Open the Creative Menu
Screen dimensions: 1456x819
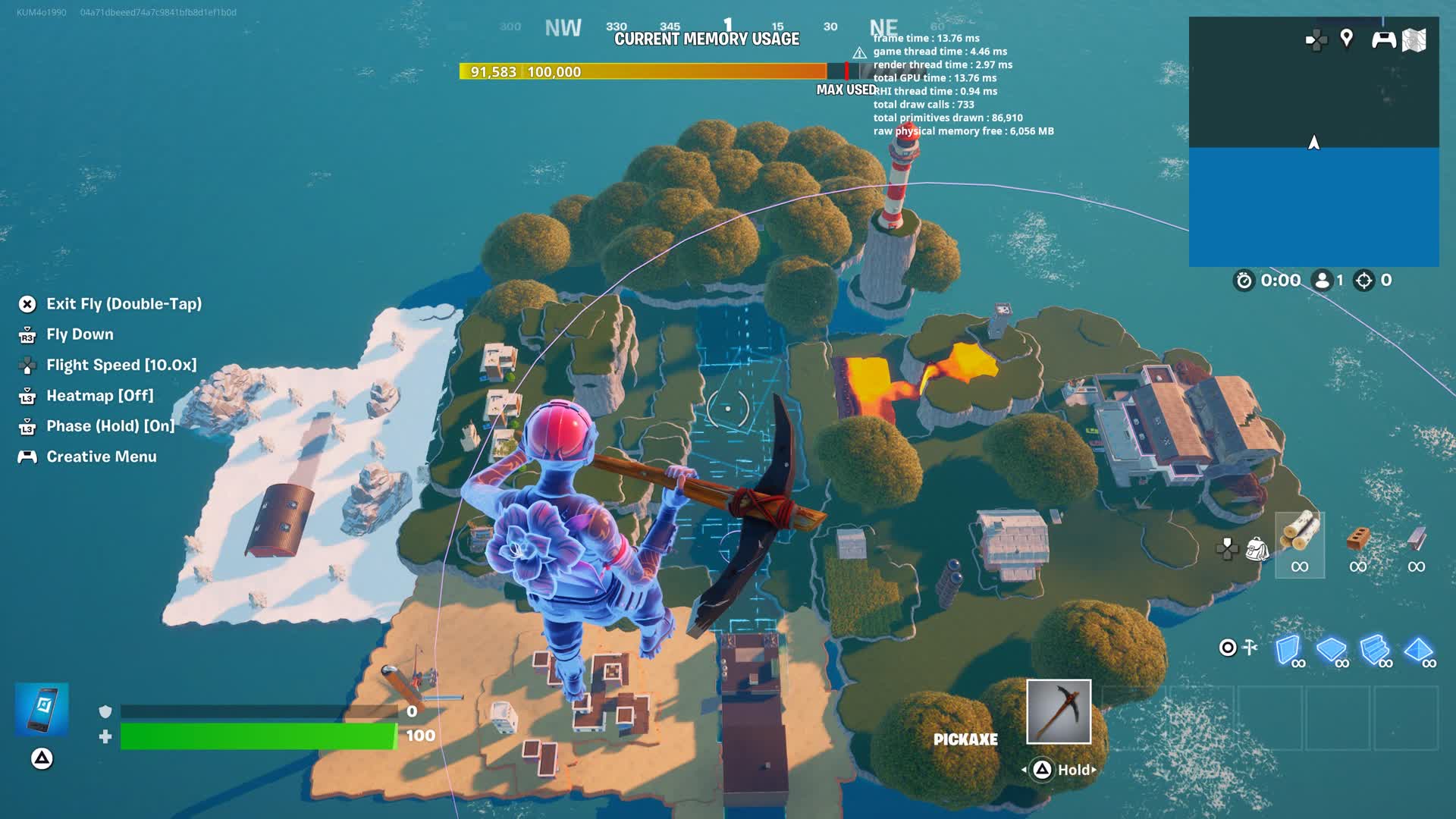coord(101,456)
